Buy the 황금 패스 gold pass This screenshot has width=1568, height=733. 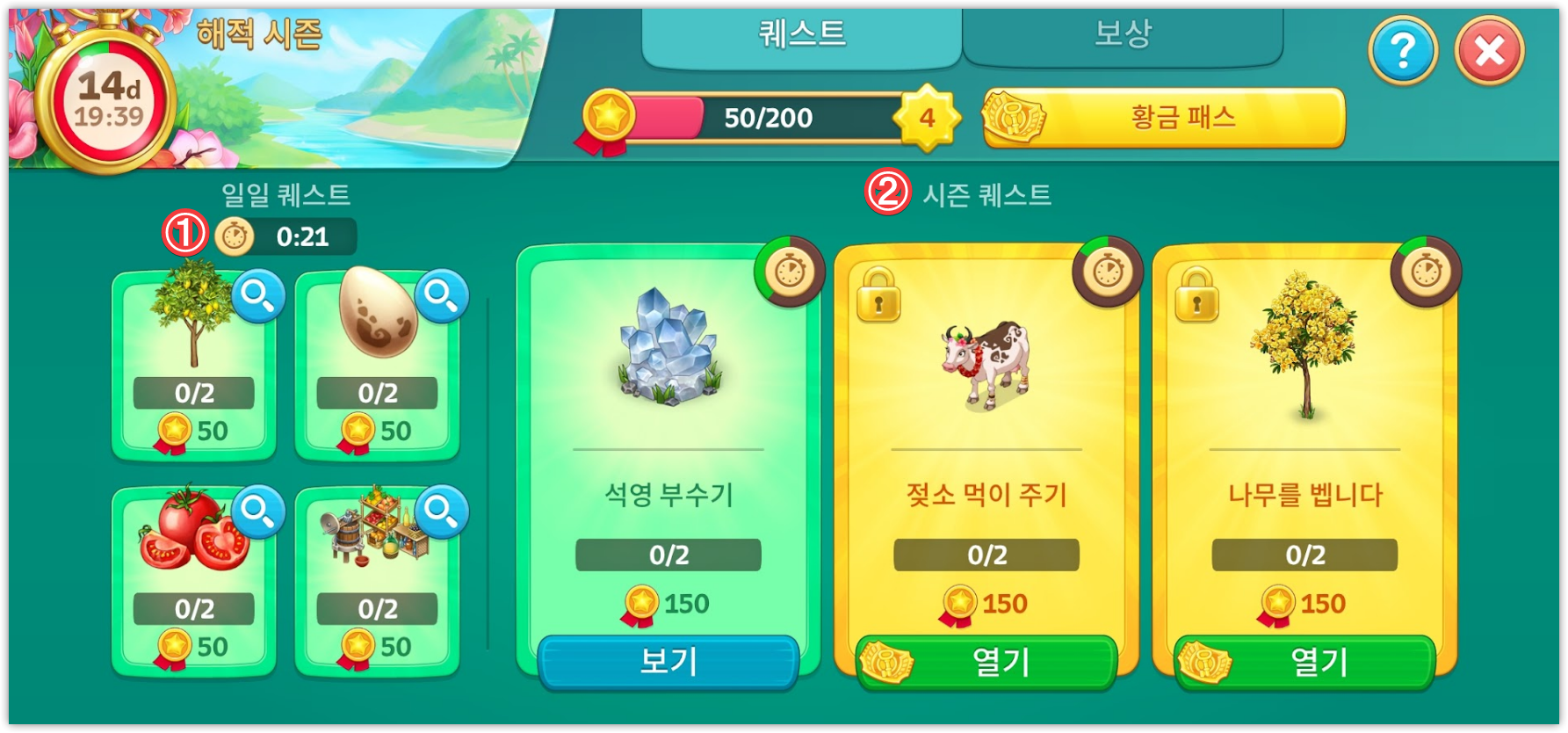click(1165, 118)
